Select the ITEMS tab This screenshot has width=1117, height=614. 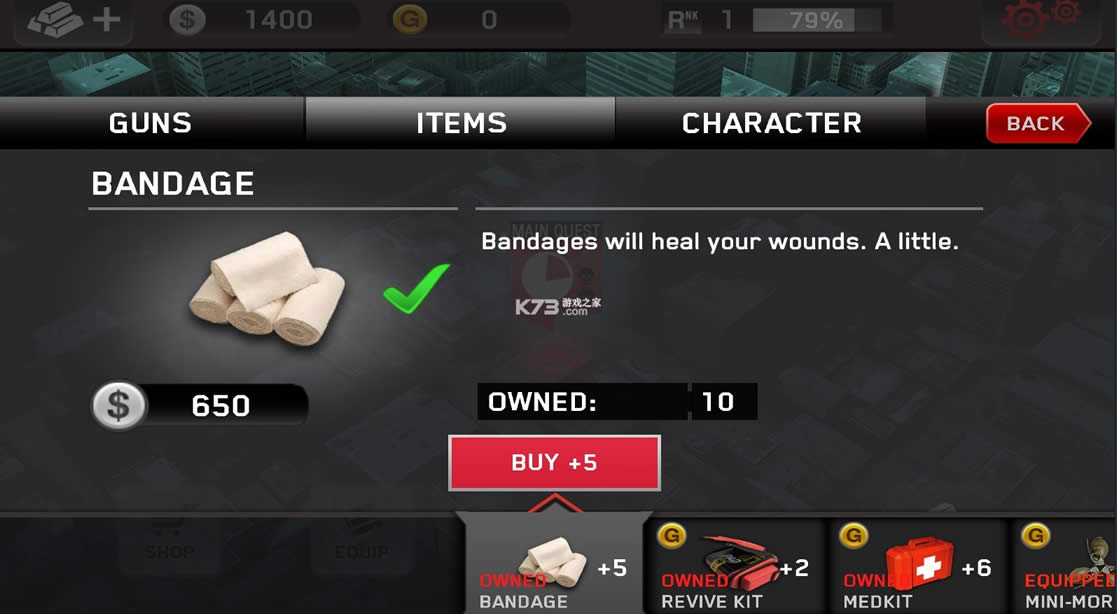(x=461, y=123)
